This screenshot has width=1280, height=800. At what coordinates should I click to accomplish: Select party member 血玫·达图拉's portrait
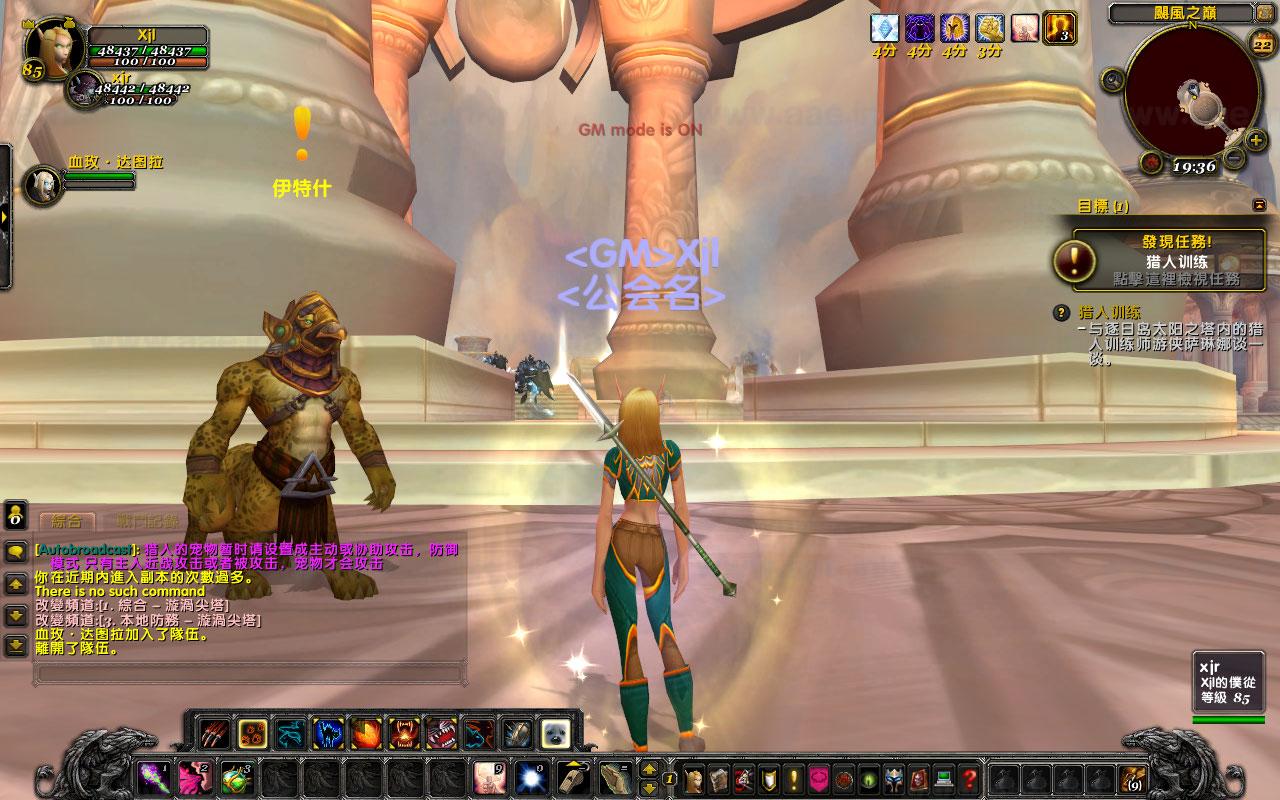point(41,183)
